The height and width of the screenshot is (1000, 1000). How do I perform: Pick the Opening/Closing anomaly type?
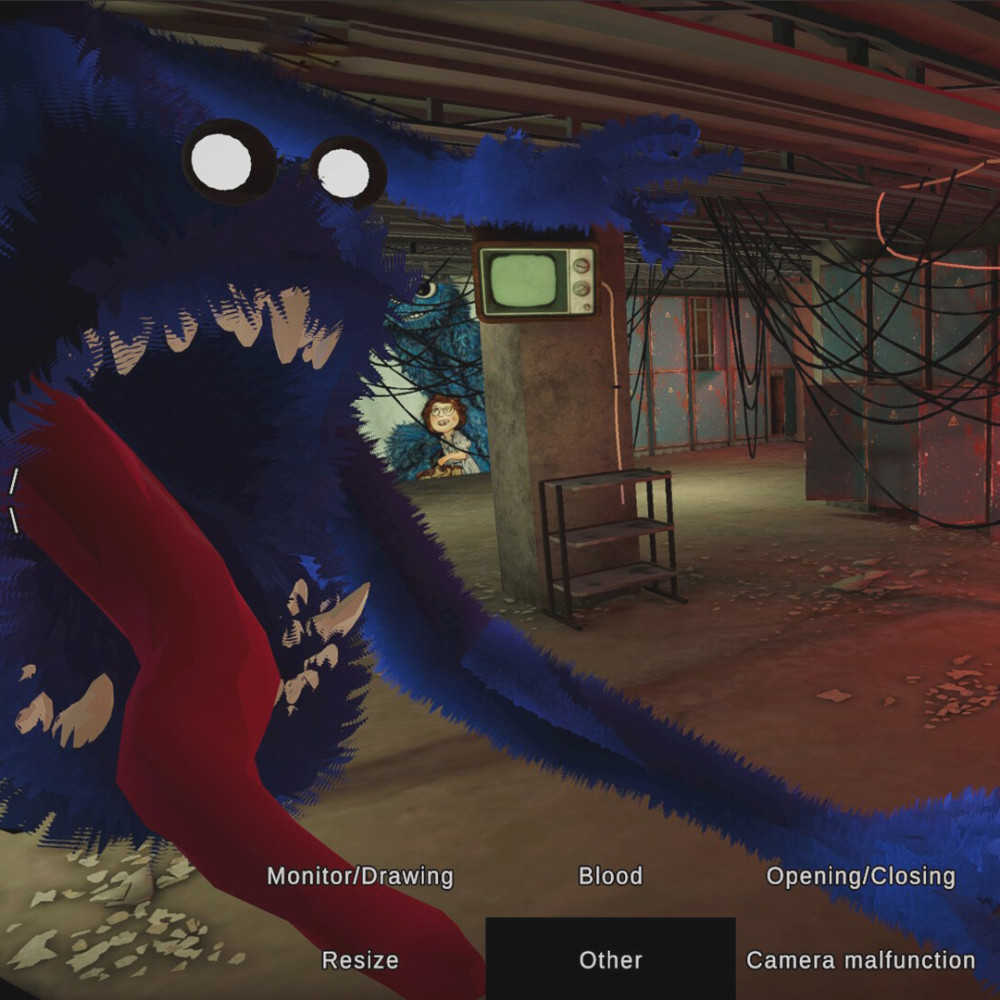click(x=860, y=877)
